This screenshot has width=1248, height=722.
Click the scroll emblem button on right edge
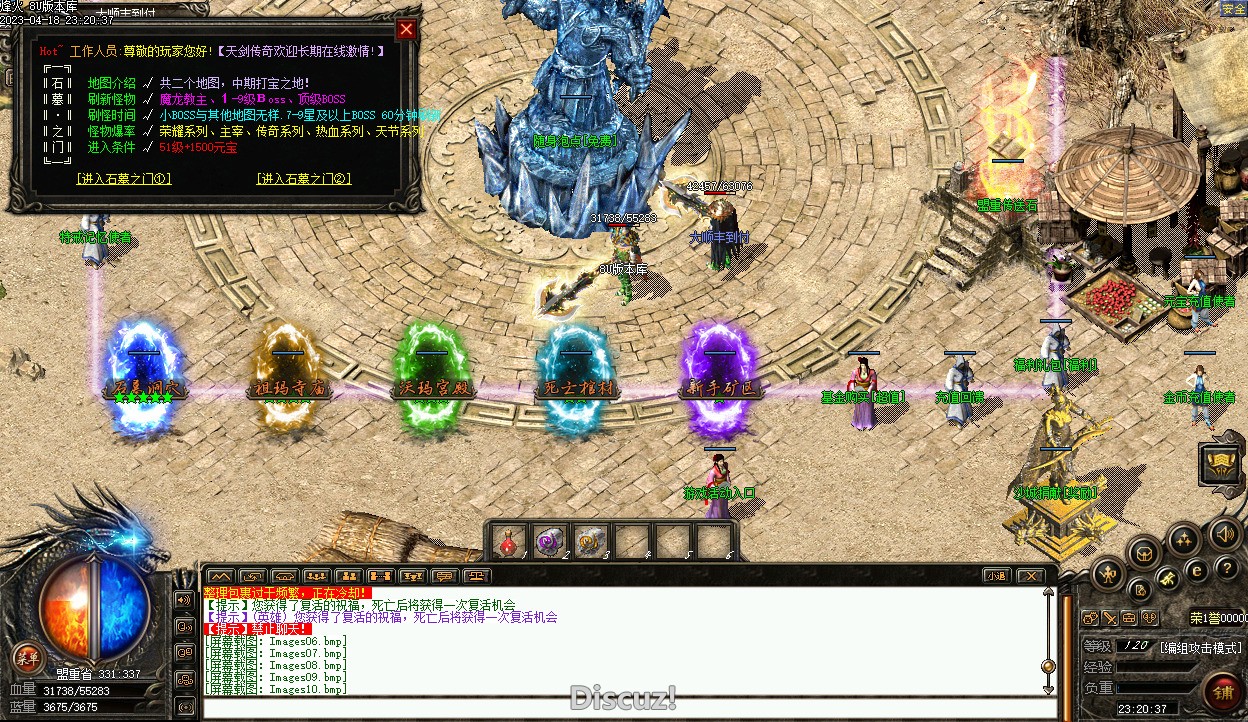tap(1222, 463)
